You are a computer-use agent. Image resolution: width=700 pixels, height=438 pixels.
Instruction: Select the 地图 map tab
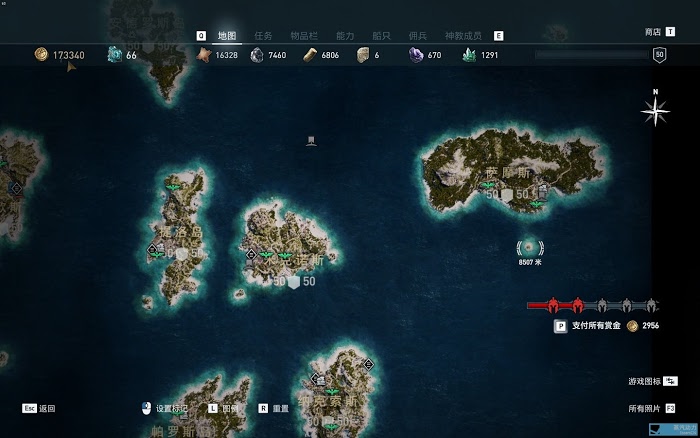[226, 35]
